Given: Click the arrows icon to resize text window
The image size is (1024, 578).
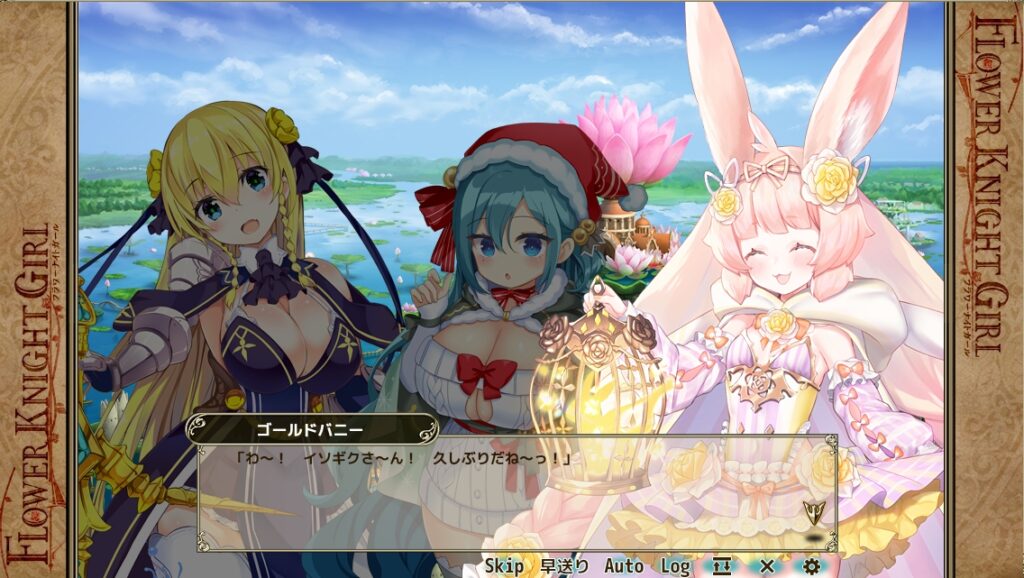Looking at the screenshot, I should 722,566.
